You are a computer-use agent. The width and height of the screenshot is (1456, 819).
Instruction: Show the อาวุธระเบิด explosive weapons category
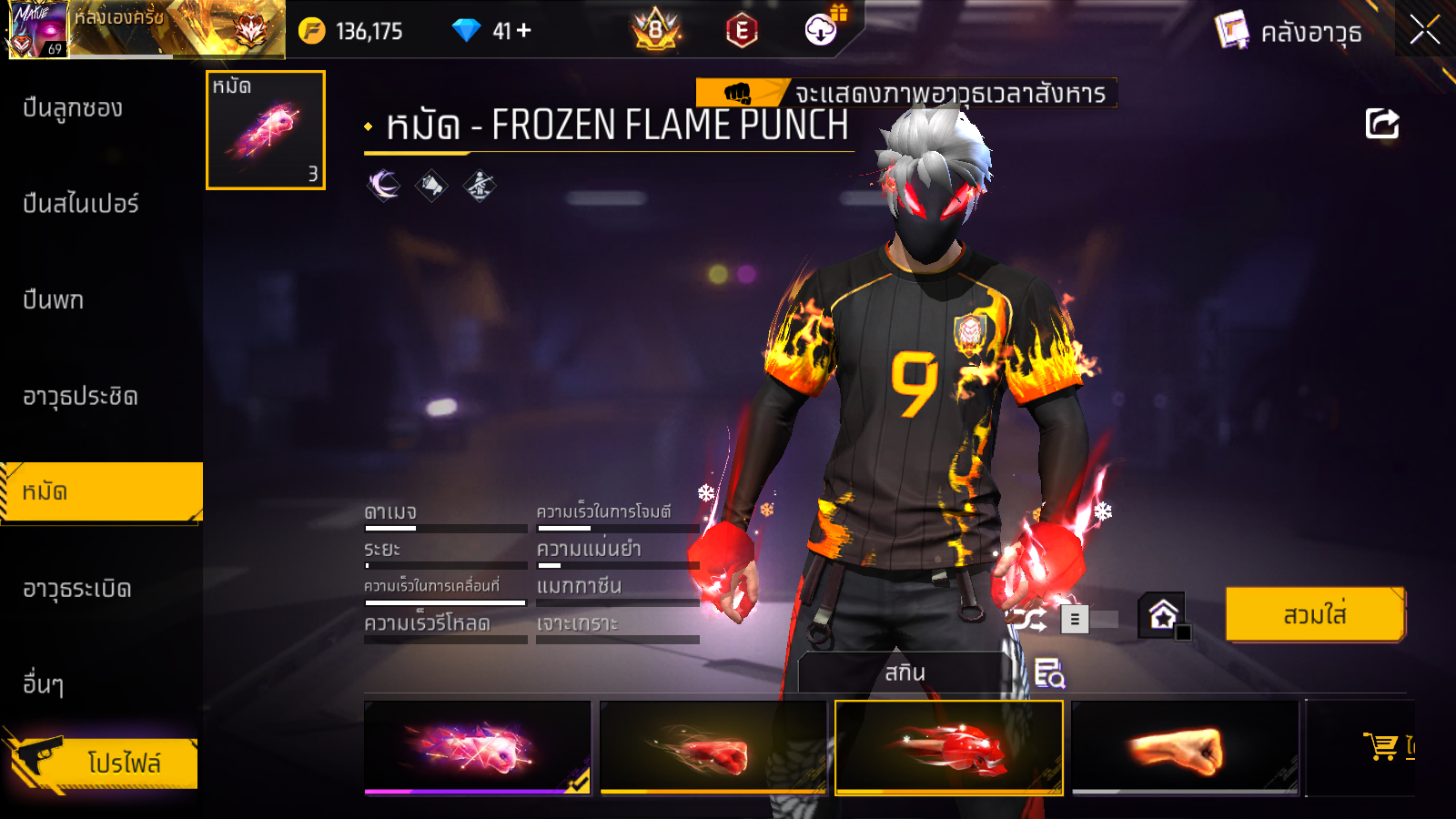(77, 589)
